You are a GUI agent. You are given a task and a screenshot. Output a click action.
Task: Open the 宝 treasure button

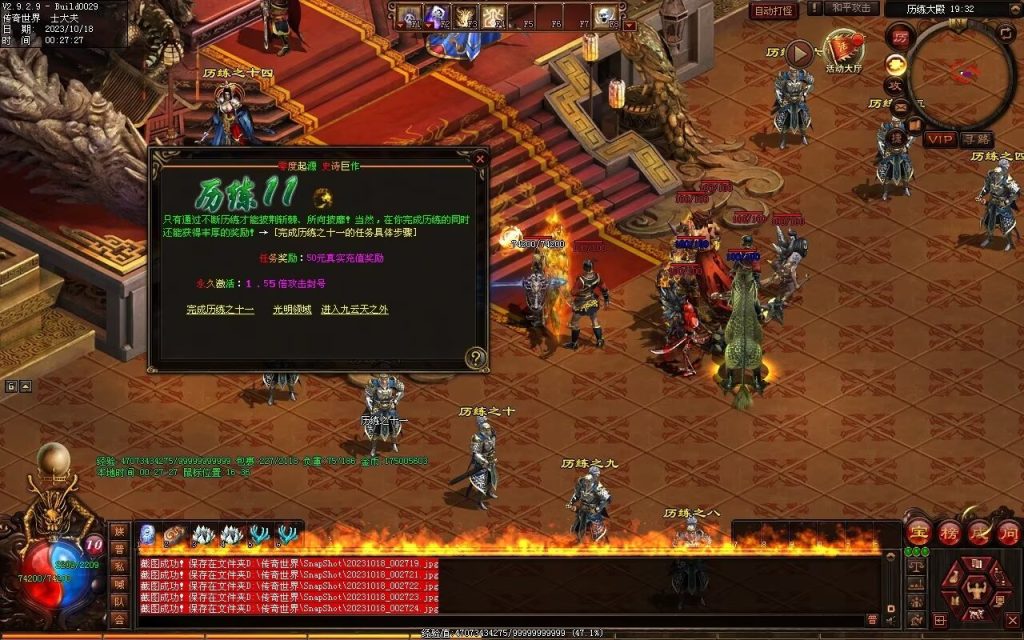click(x=916, y=532)
